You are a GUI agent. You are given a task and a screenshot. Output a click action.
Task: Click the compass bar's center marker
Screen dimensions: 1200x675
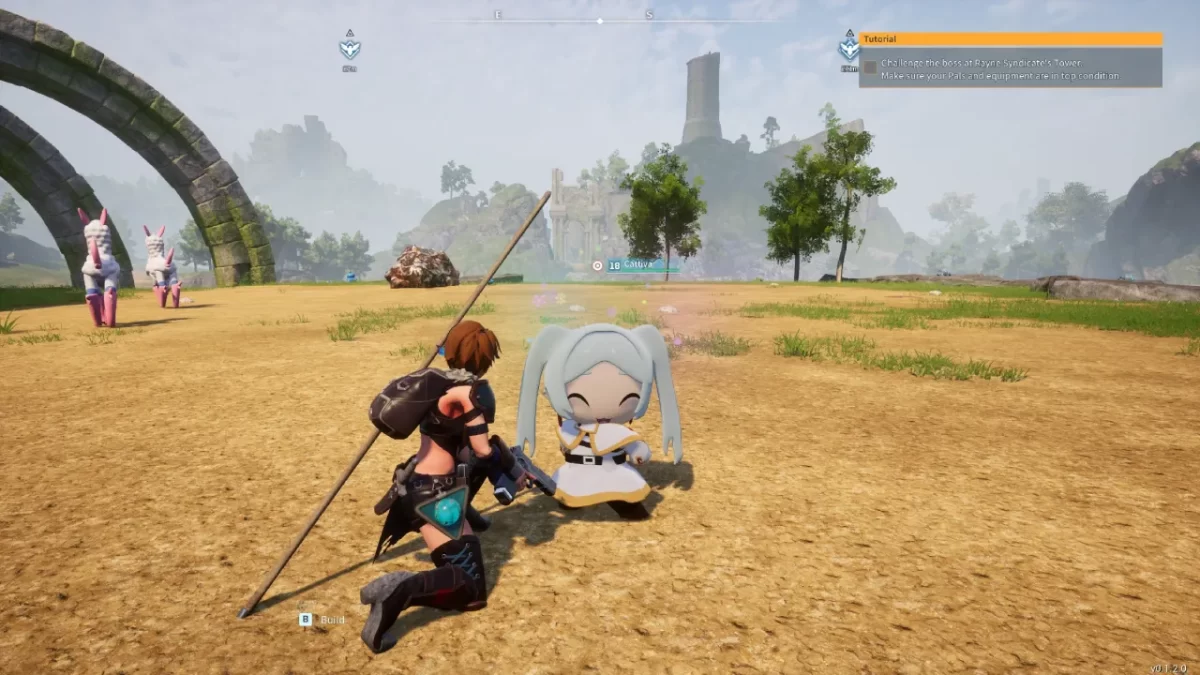[600, 20]
